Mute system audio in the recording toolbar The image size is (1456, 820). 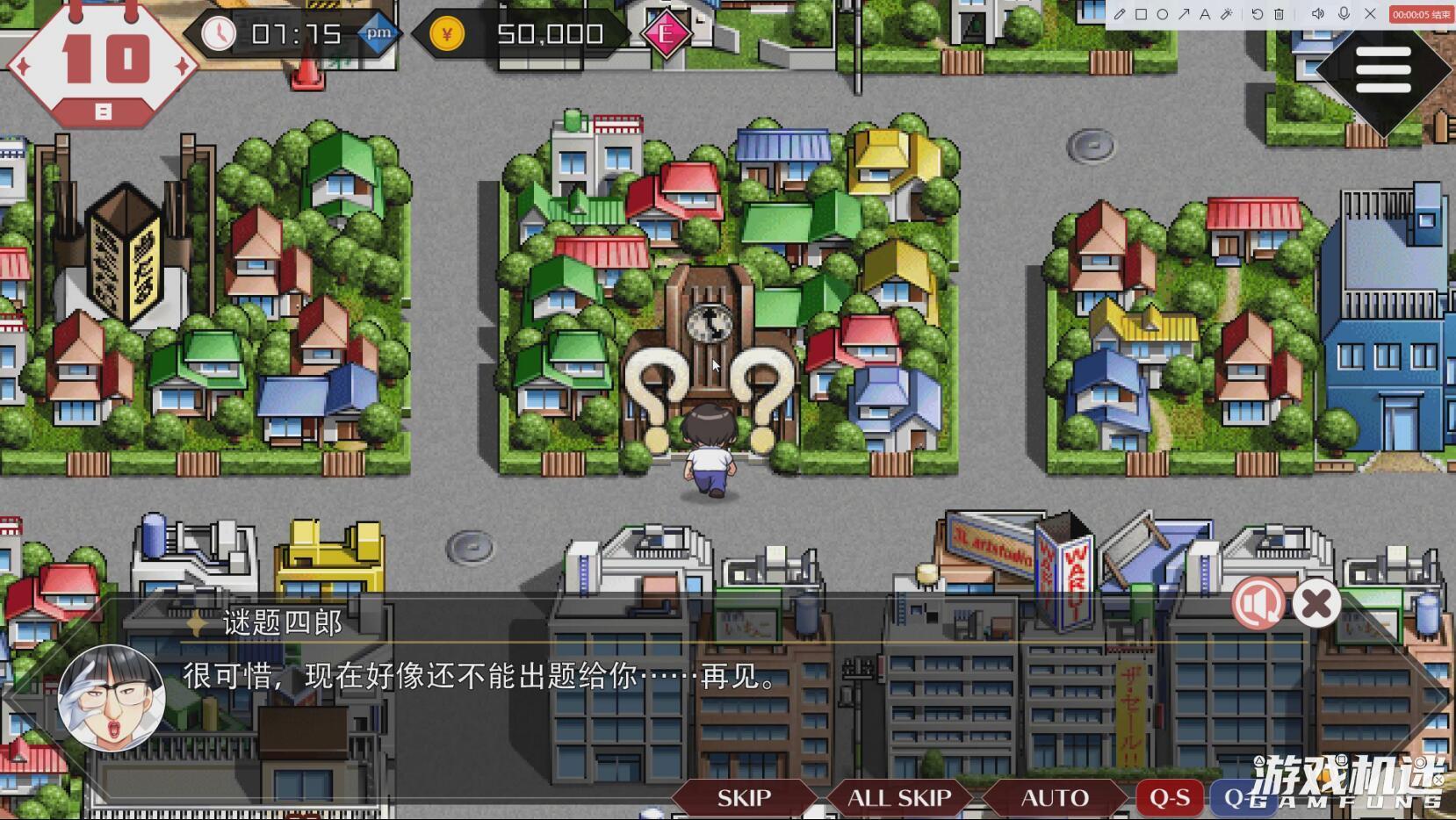click(x=1318, y=14)
